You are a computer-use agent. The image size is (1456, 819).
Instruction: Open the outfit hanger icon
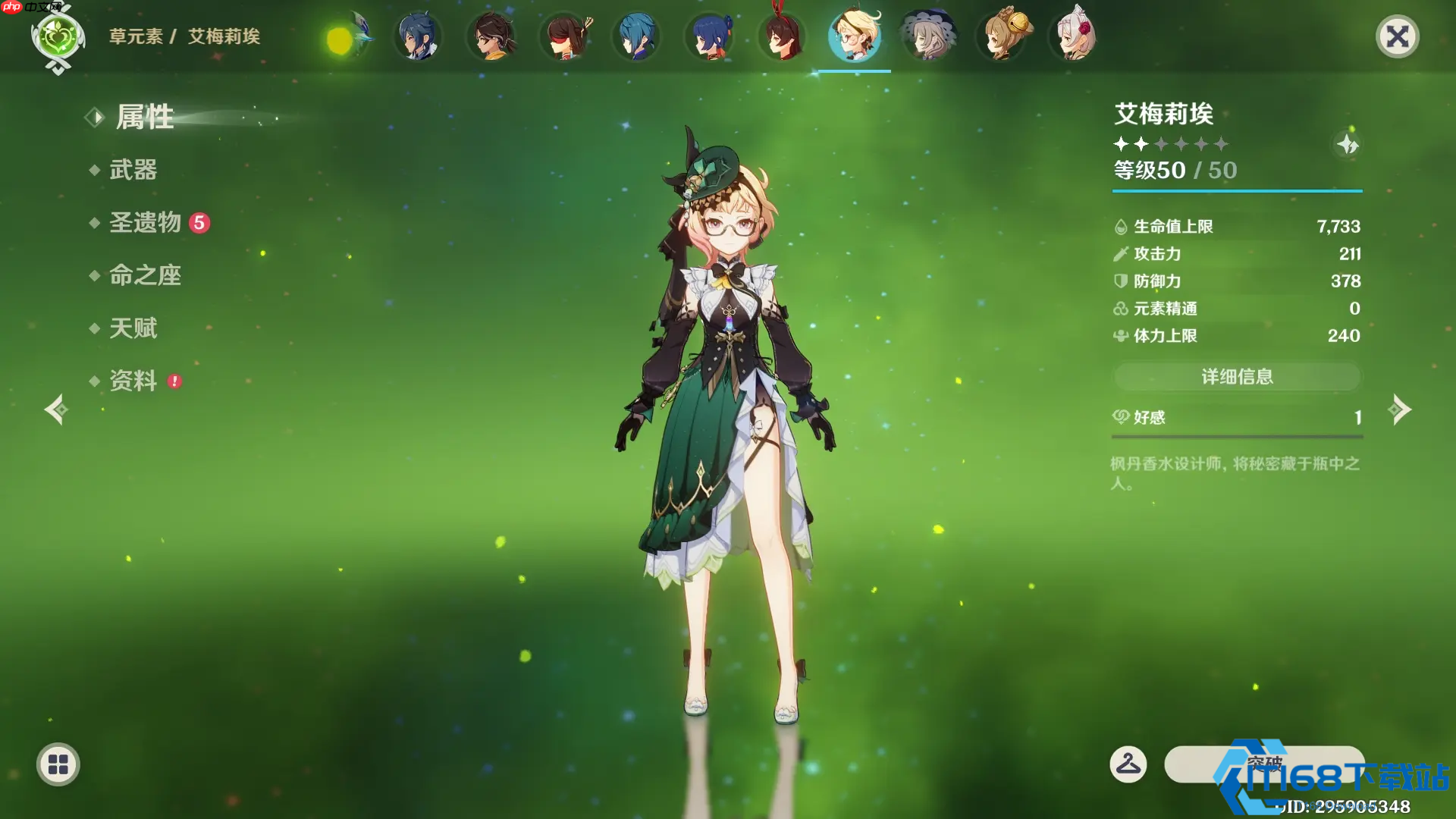[1128, 764]
